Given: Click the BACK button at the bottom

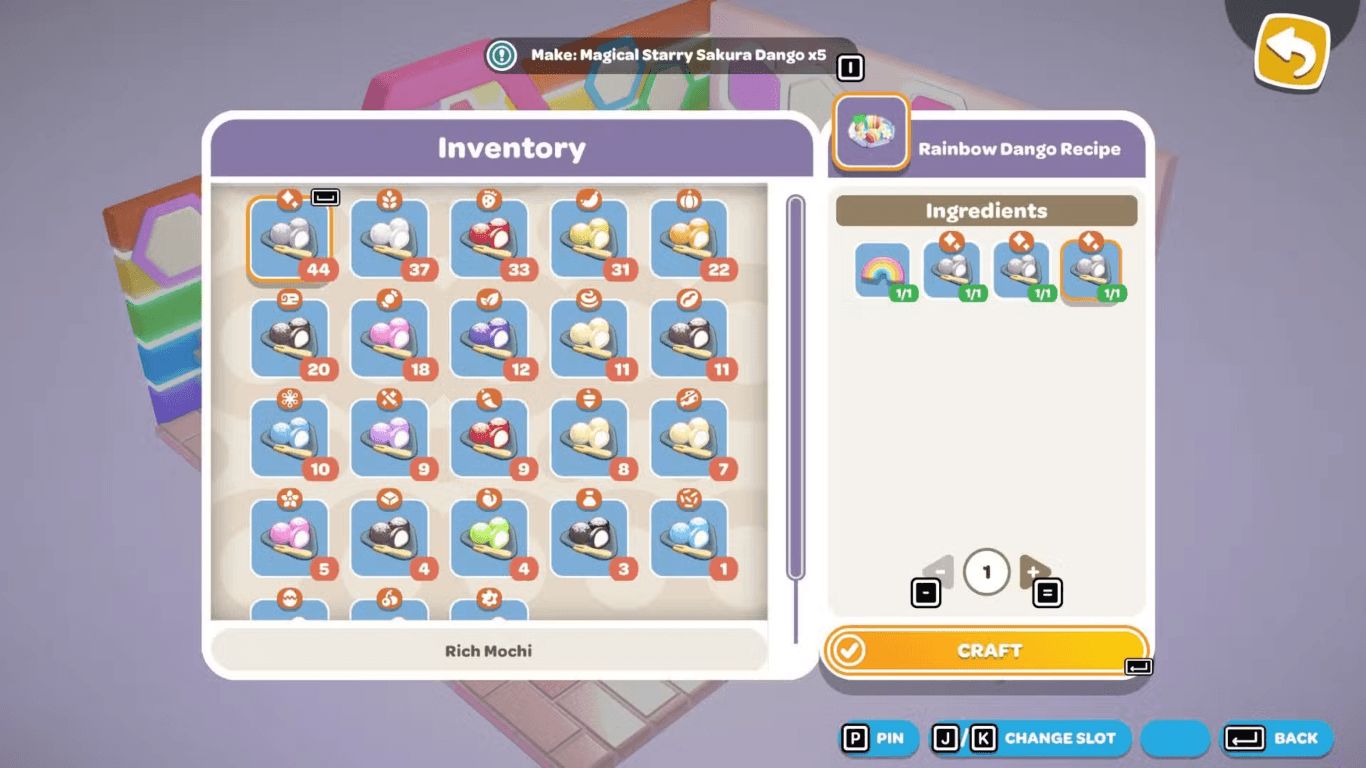Looking at the screenshot, I should click(x=1278, y=738).
